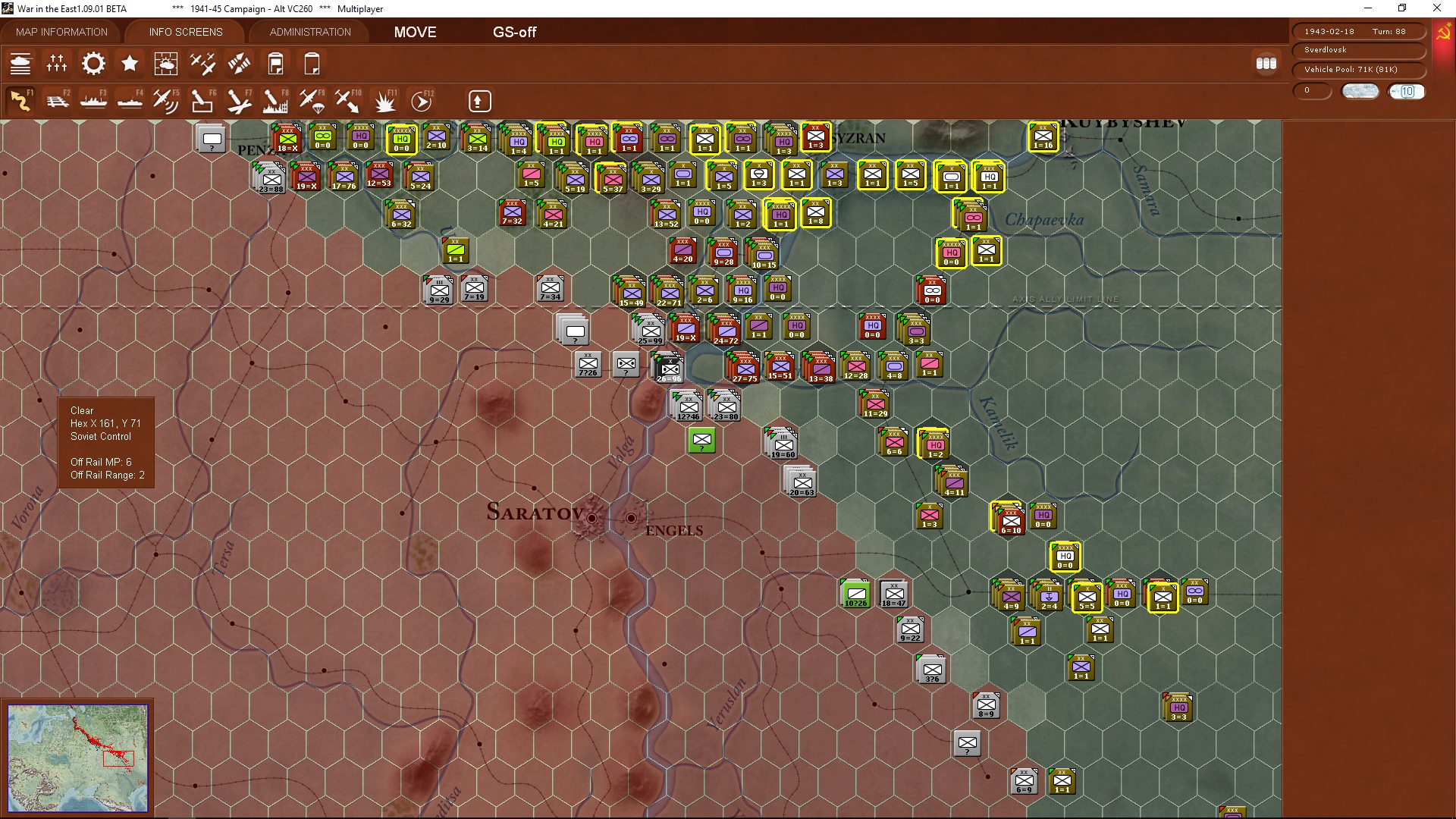Toggle movement mode with the F1 icon

[x=21, y=101]
